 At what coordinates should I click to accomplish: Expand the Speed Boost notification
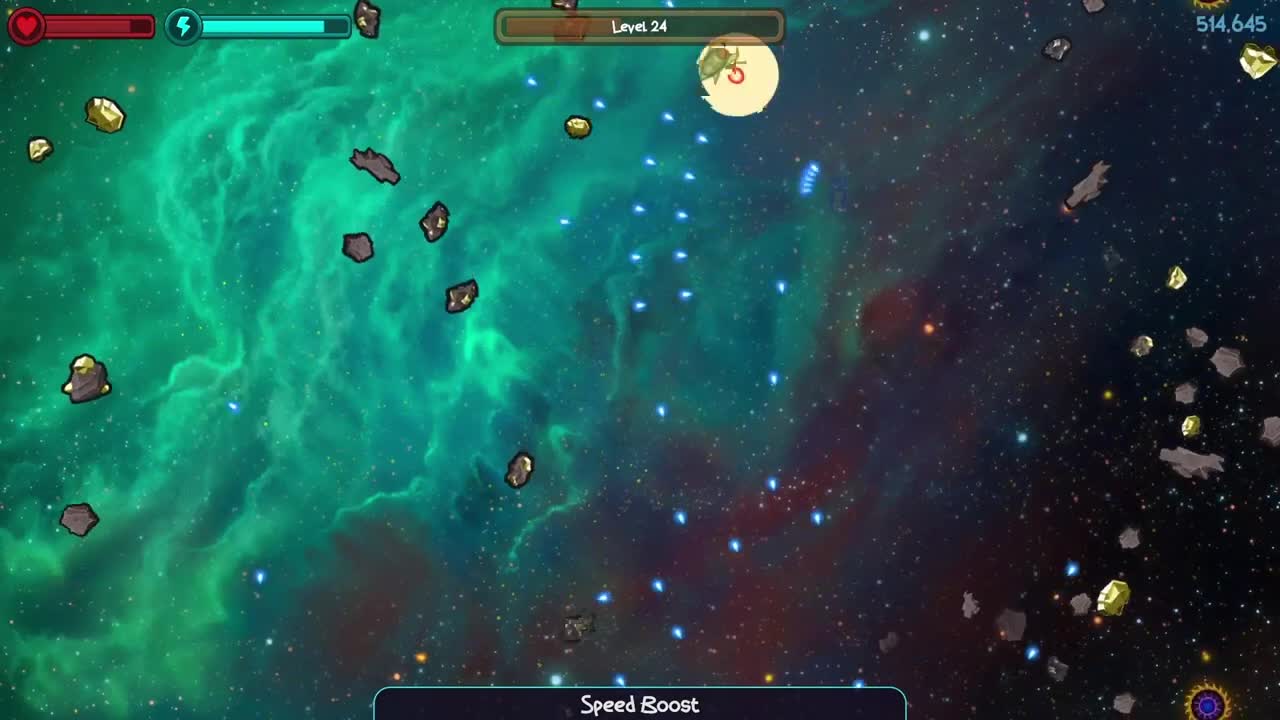click(639, 704)
